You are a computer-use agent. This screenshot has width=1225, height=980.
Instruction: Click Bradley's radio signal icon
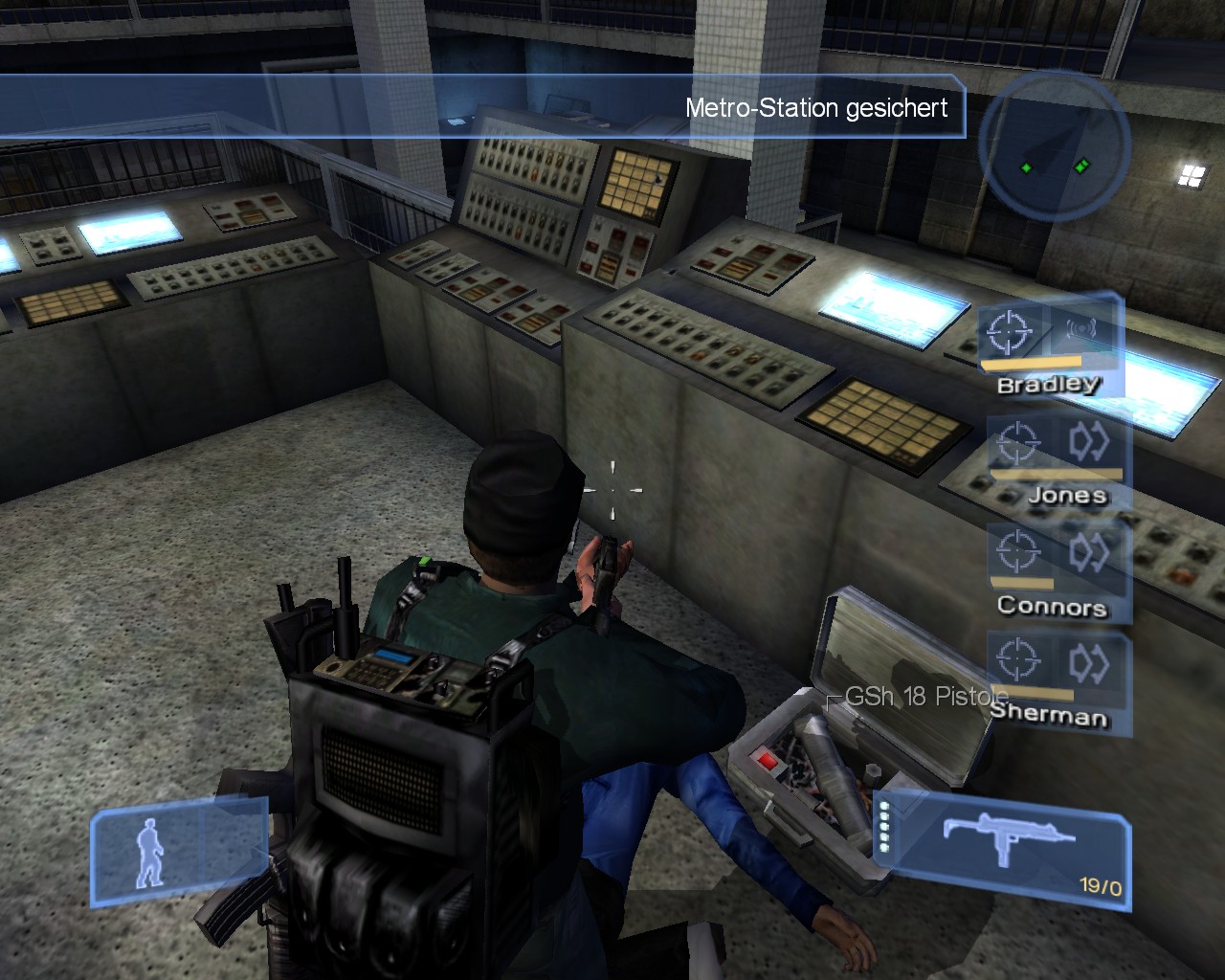(1080, 331)
